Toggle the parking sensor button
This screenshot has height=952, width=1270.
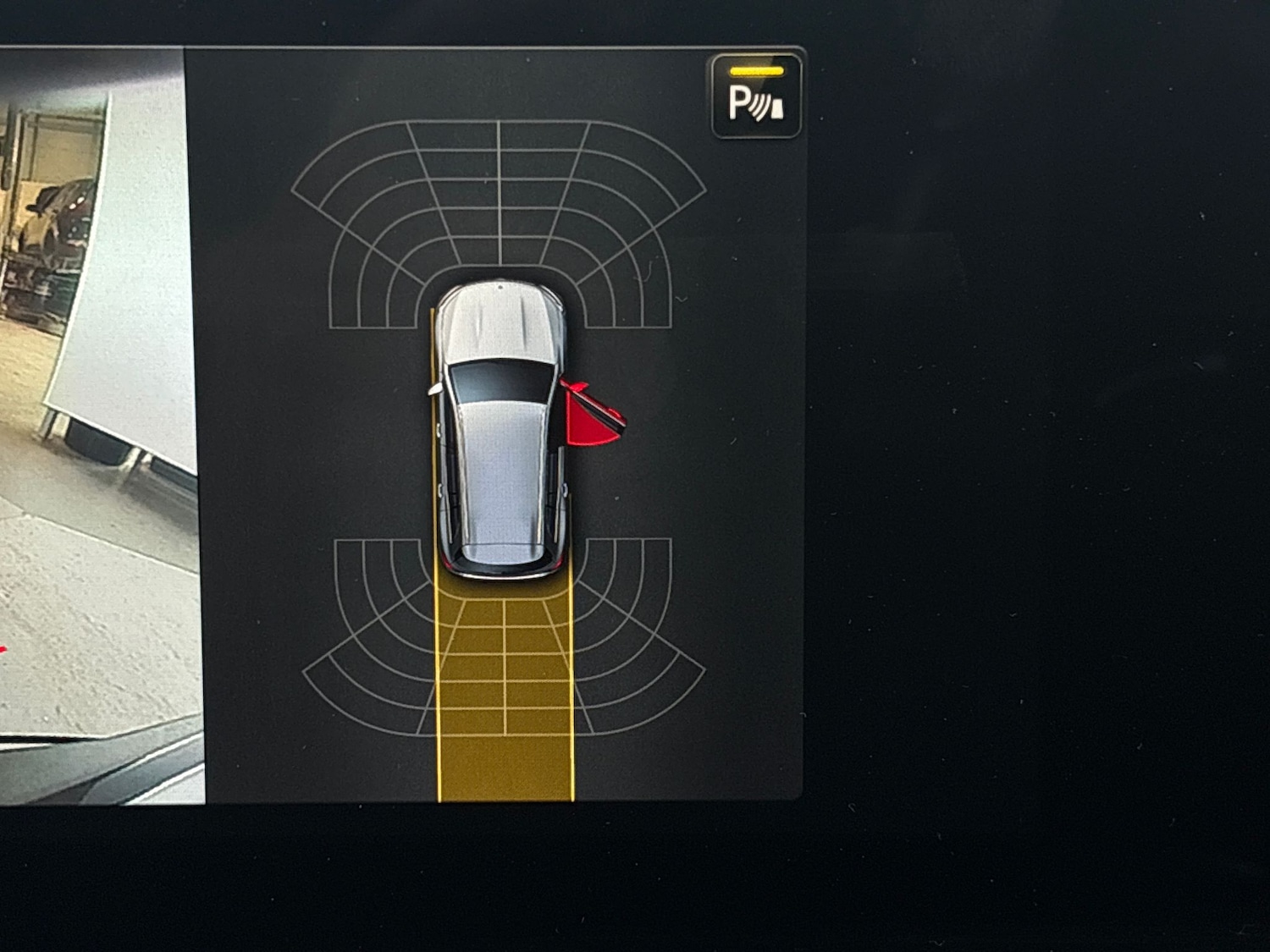coord(756,96)
